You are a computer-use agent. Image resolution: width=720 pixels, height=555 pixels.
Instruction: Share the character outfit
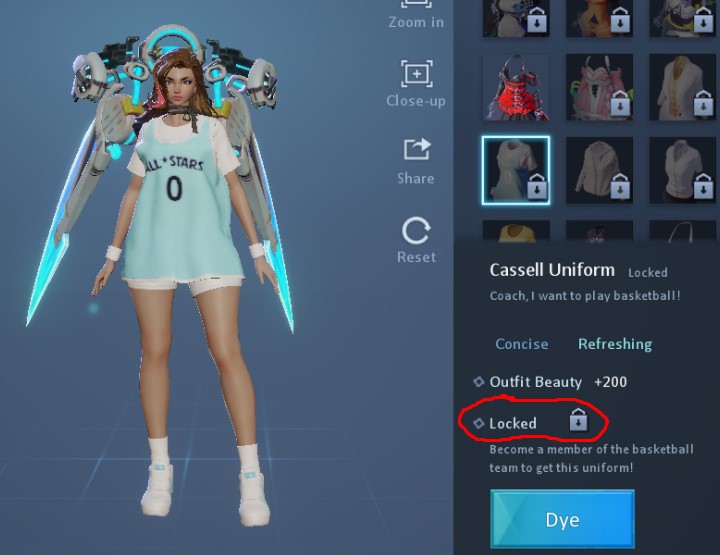416,160
